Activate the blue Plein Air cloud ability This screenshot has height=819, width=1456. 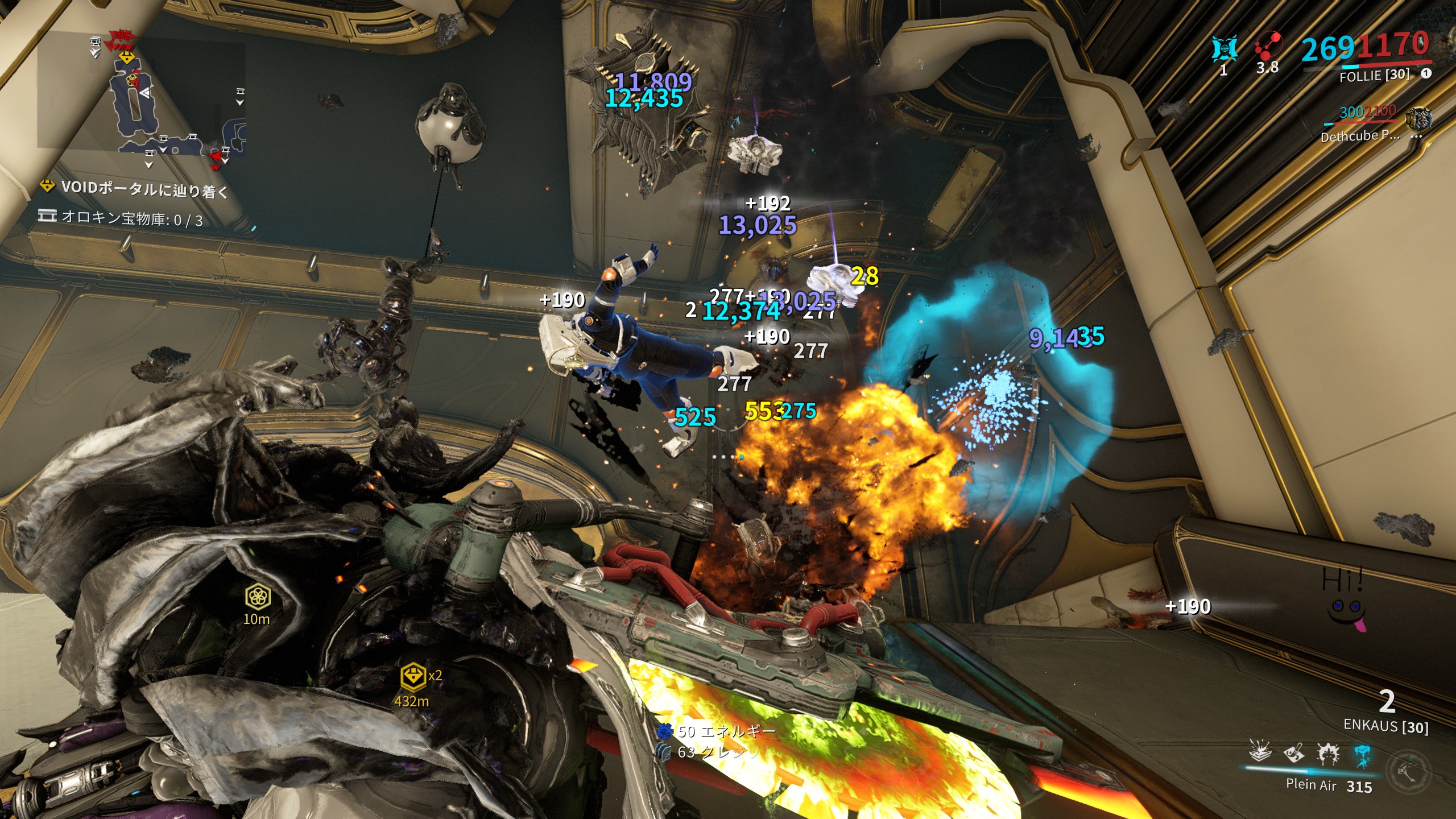tap(1362, 755)
